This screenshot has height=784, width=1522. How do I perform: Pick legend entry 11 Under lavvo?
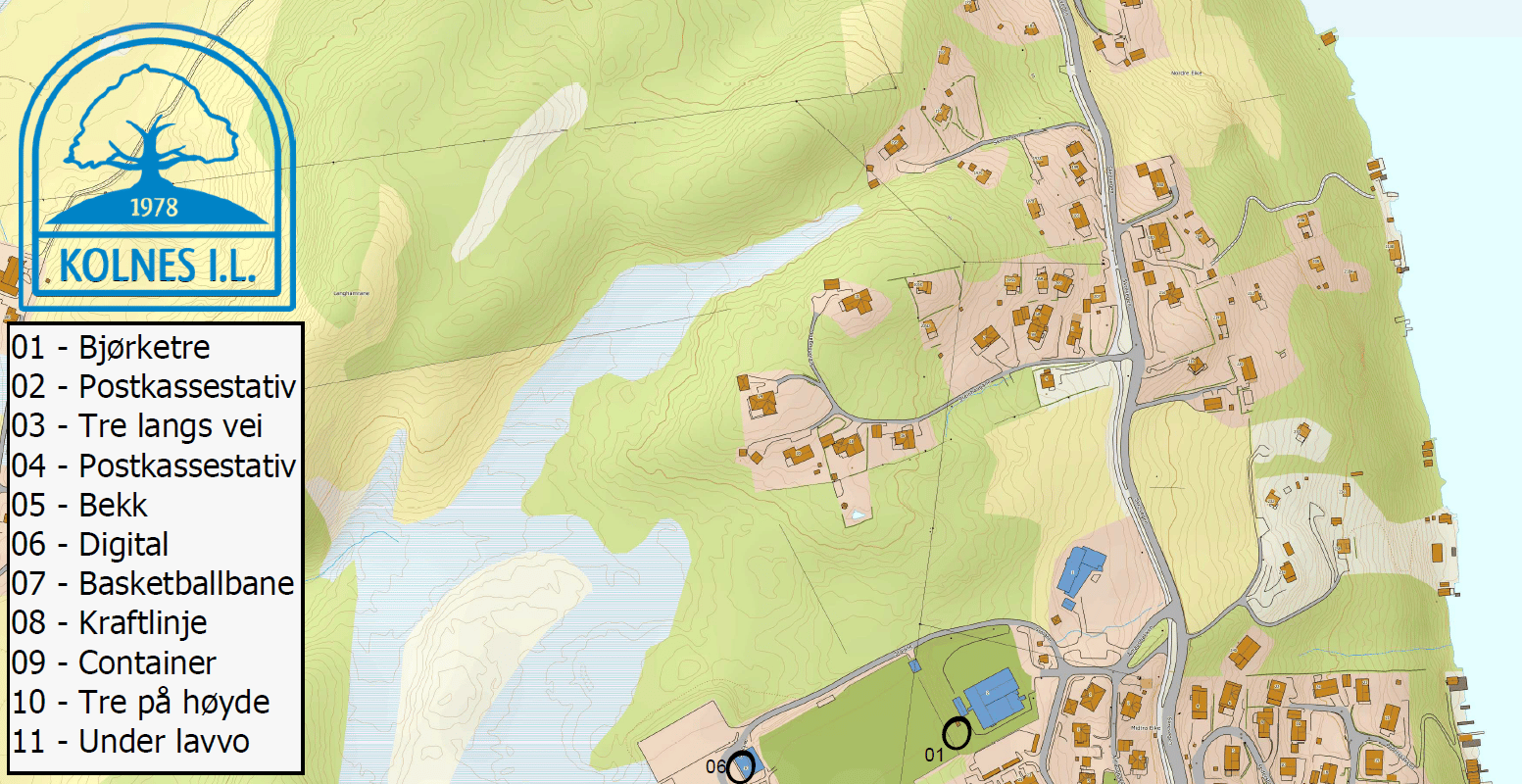coord(130,742)
